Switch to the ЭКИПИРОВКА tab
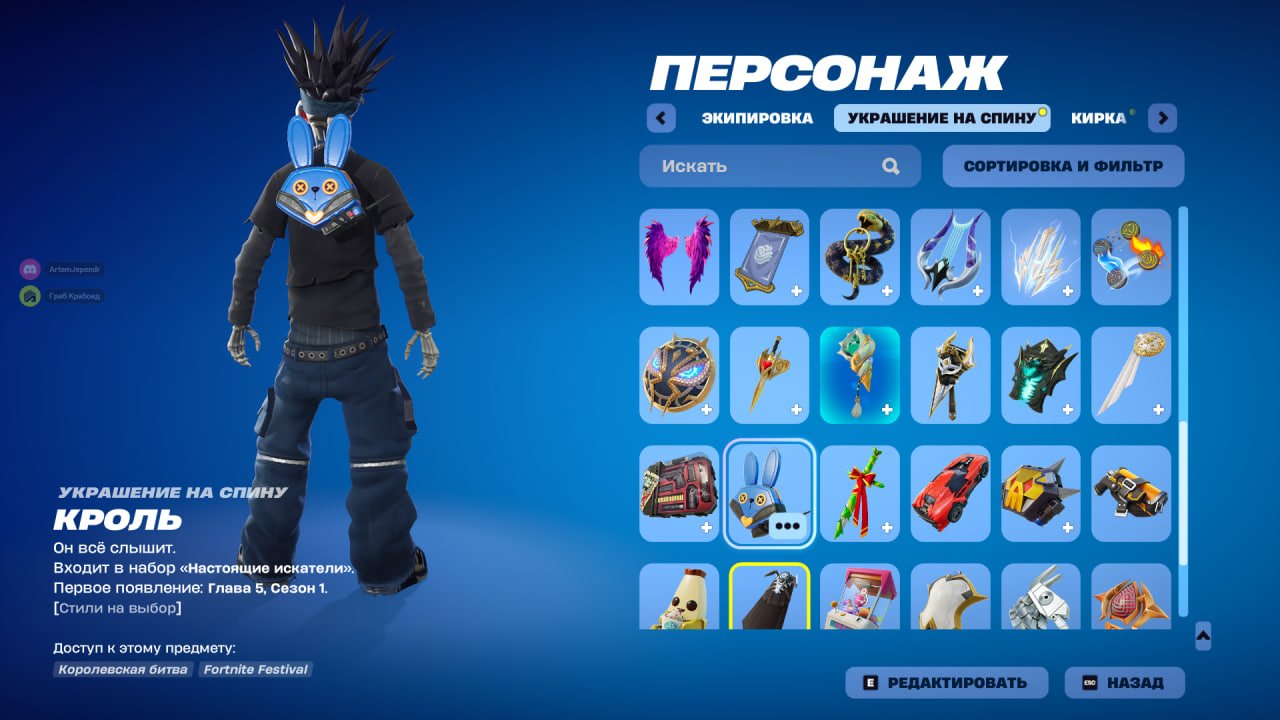1280x720 pixels. (x=757, y=118)
